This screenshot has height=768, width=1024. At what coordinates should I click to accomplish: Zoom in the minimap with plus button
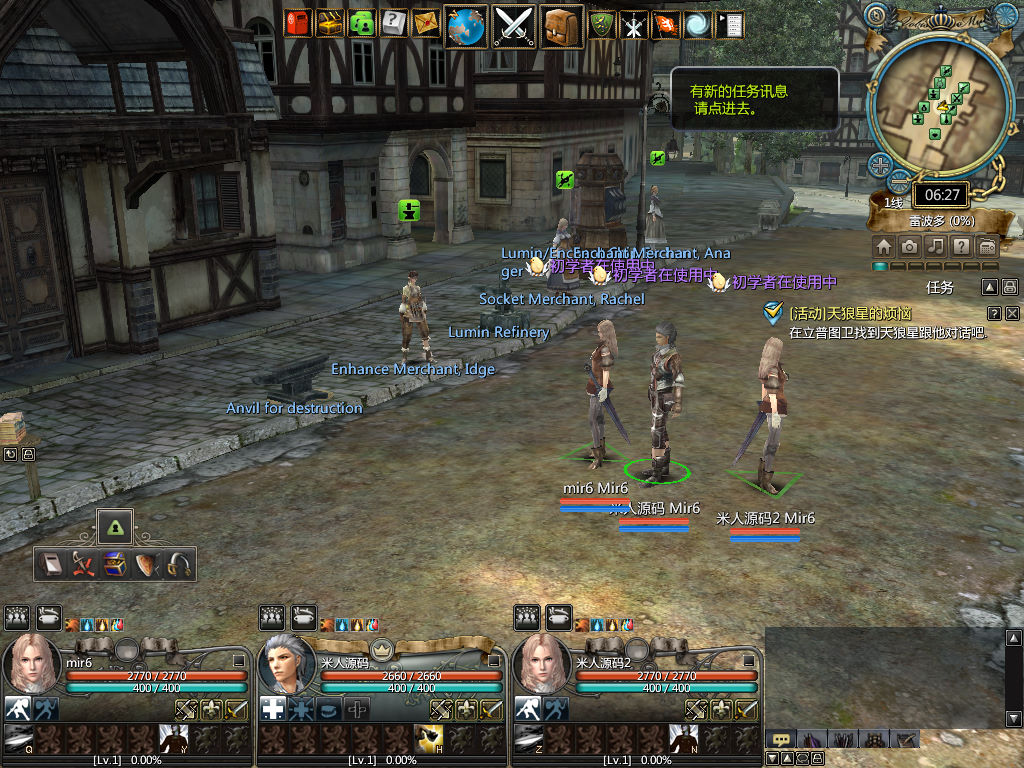(x=880, y=165)
